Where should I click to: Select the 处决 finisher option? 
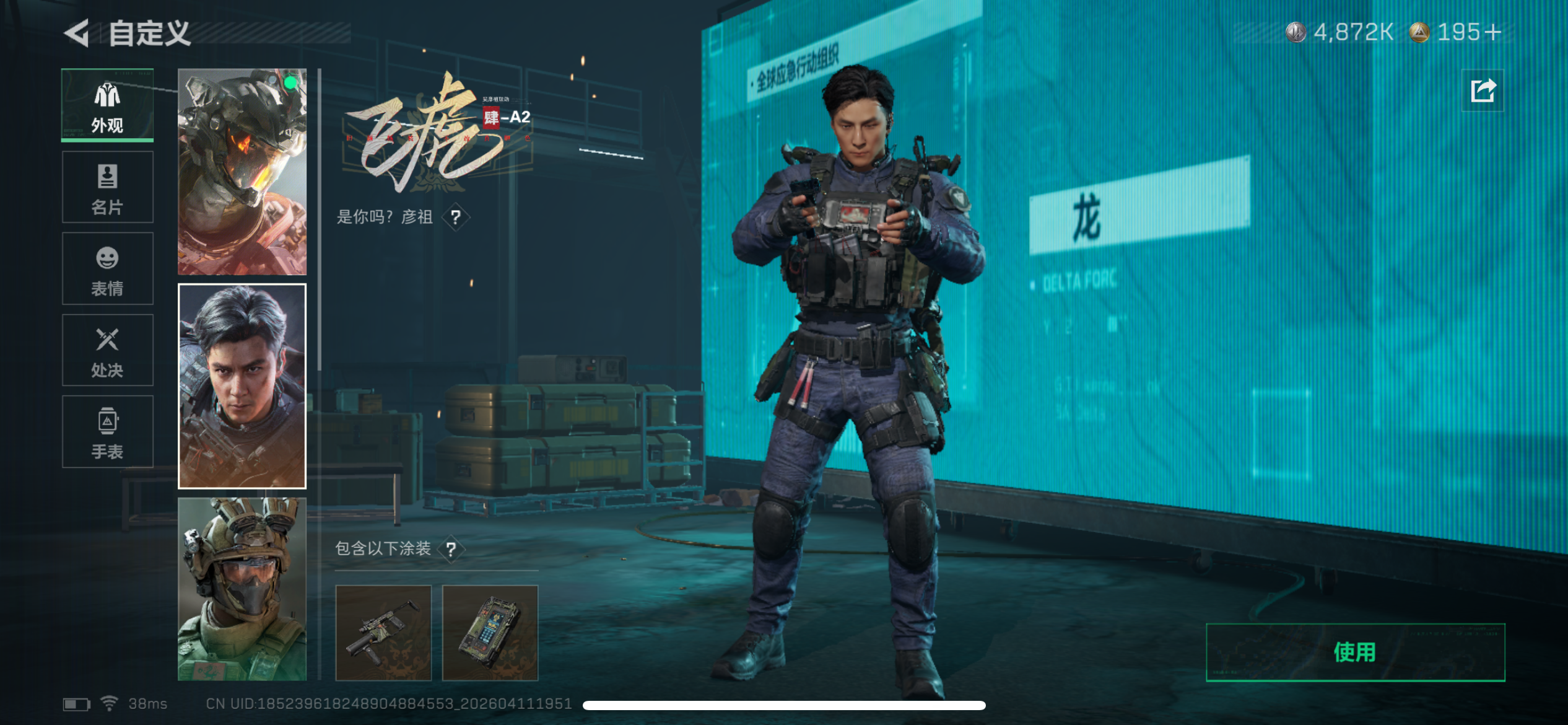(108, 349)
